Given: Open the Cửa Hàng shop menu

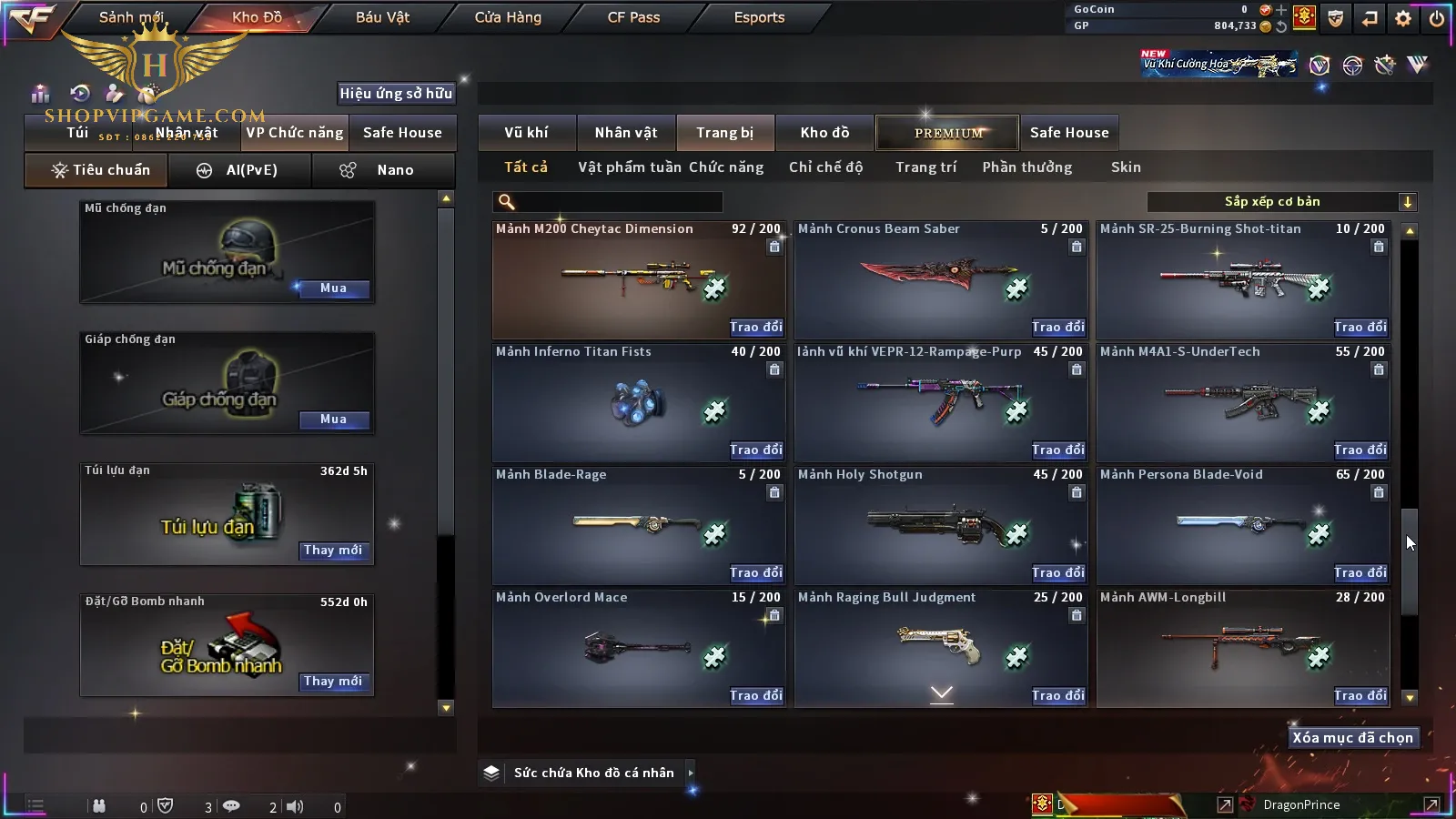Looking at the screenshot, I should [508, 17].
